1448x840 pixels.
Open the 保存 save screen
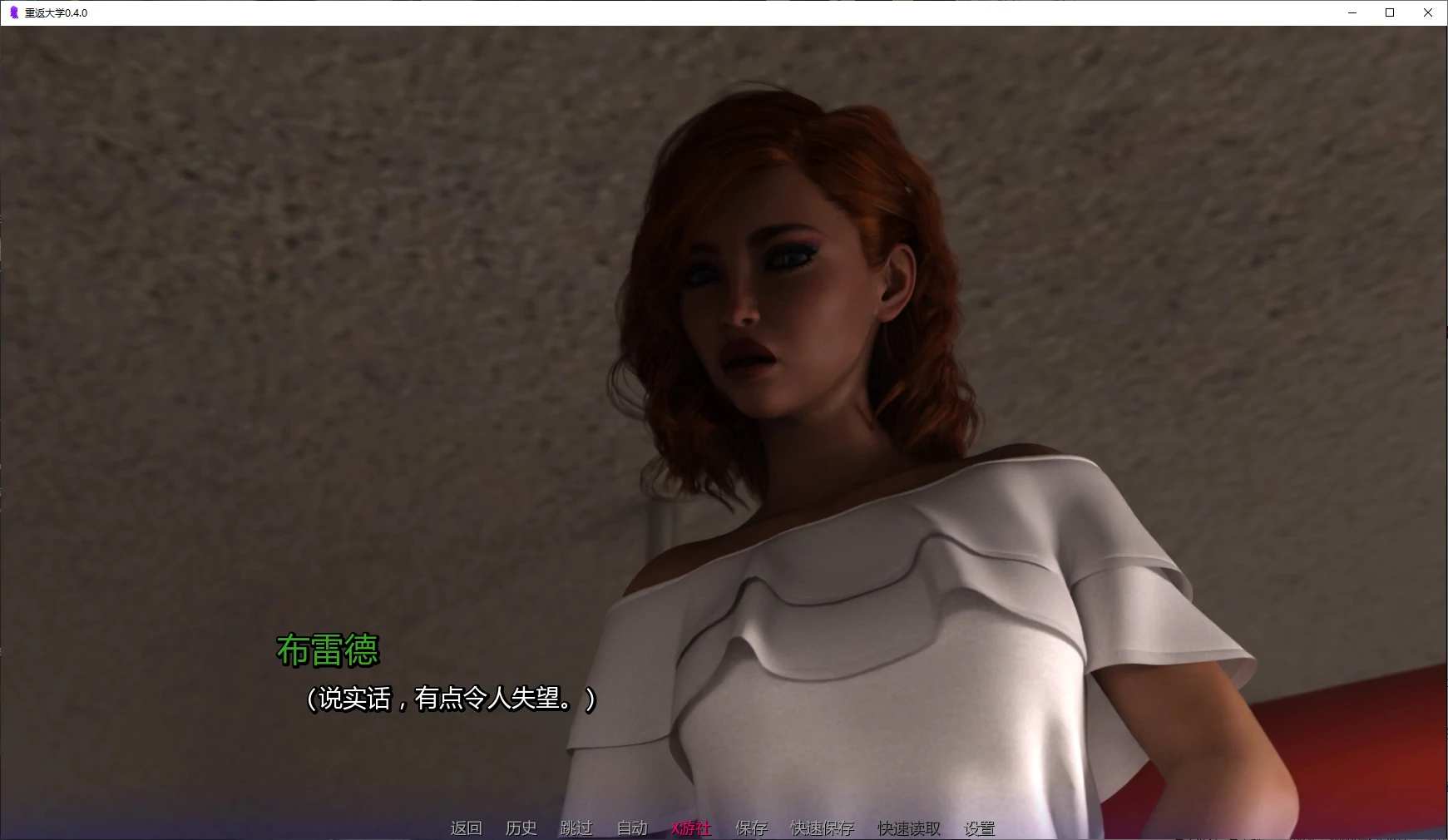(x=749, y=828)
